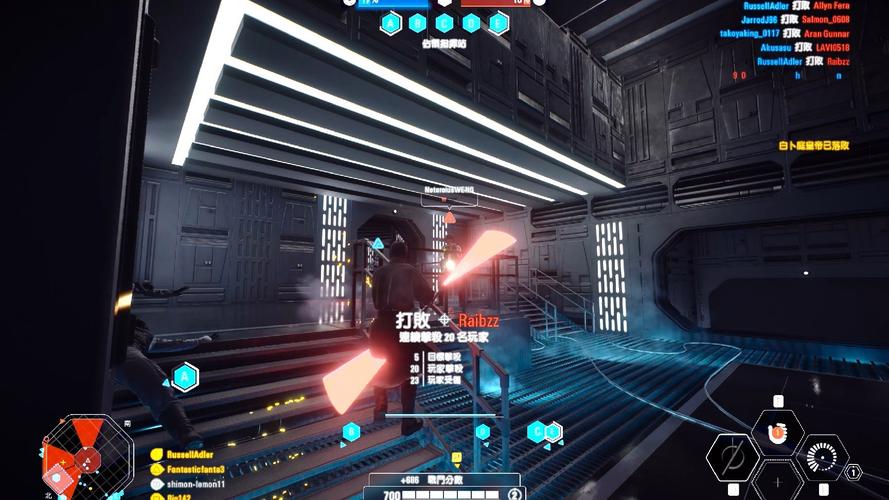Select shimon-lemon11 in the squad list
This screenshot has width=889, height=500.
point(194,484)
